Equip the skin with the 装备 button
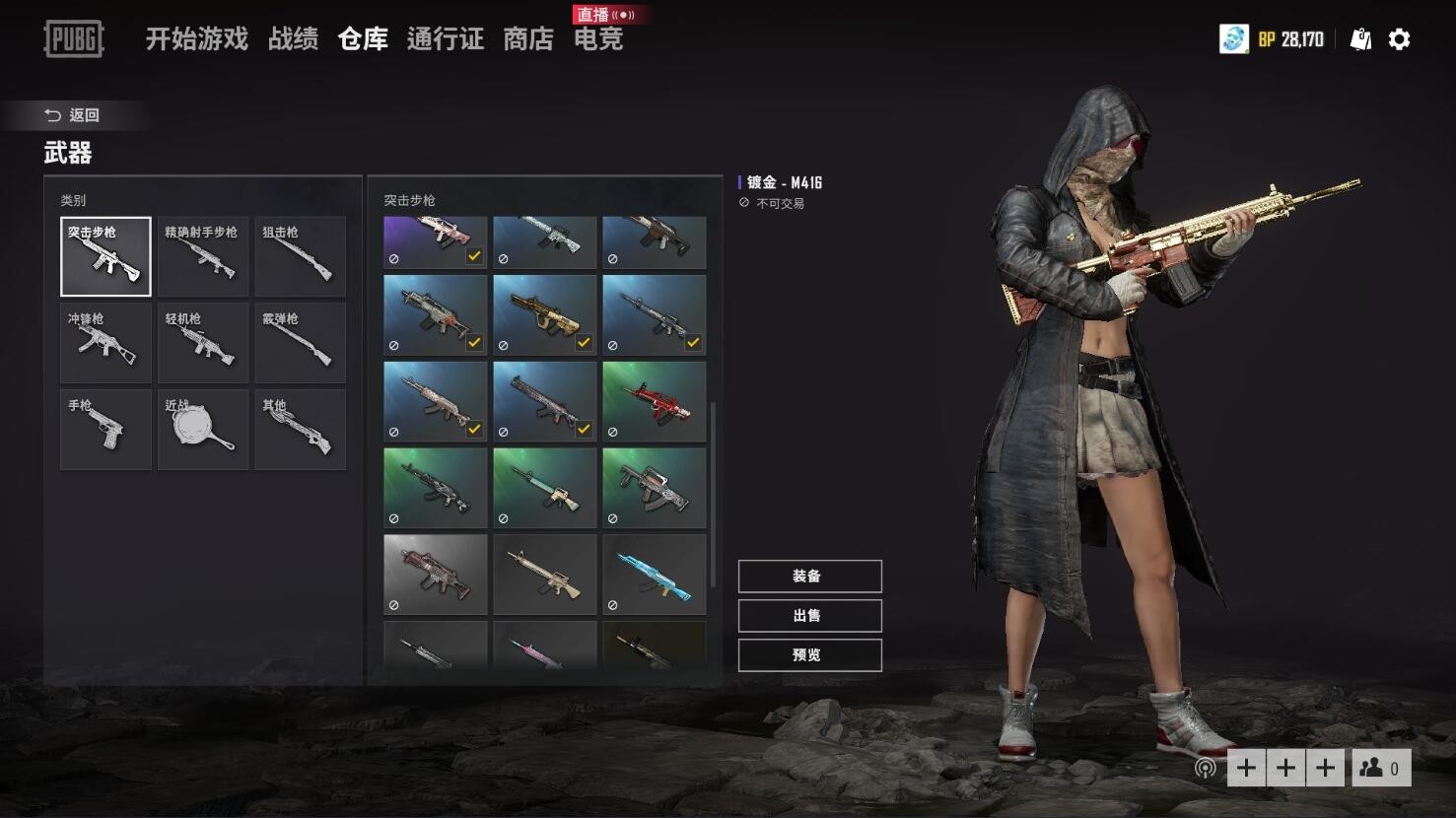 point(809,577)
